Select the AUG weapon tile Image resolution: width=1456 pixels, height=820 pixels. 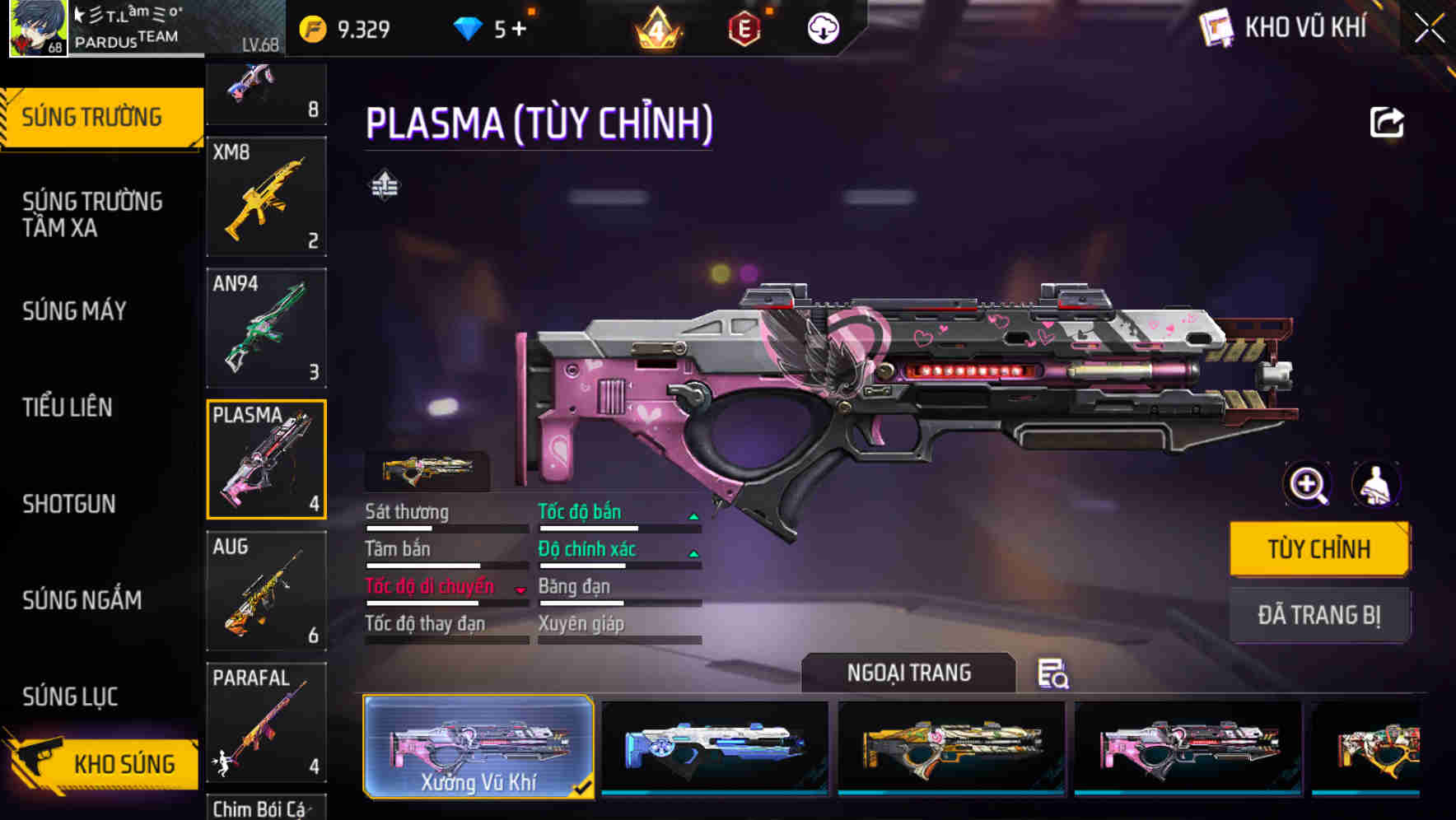pos(266,590)
